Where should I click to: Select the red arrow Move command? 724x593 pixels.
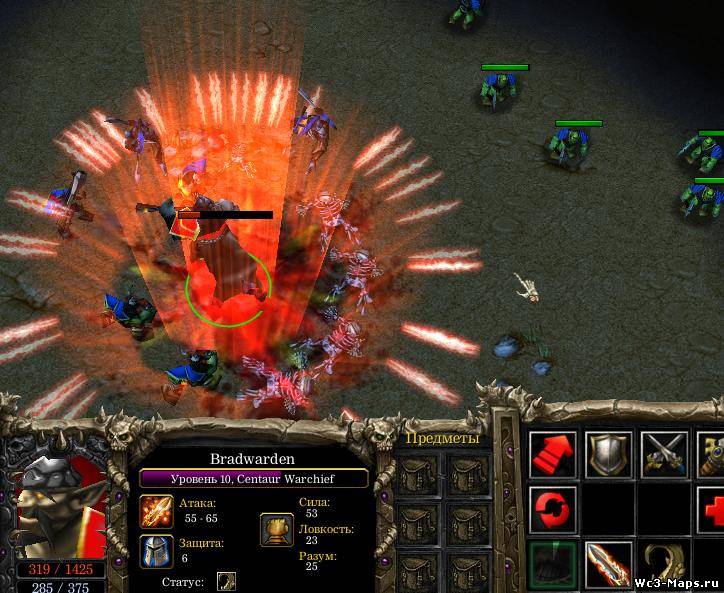[x=552, y=456]
